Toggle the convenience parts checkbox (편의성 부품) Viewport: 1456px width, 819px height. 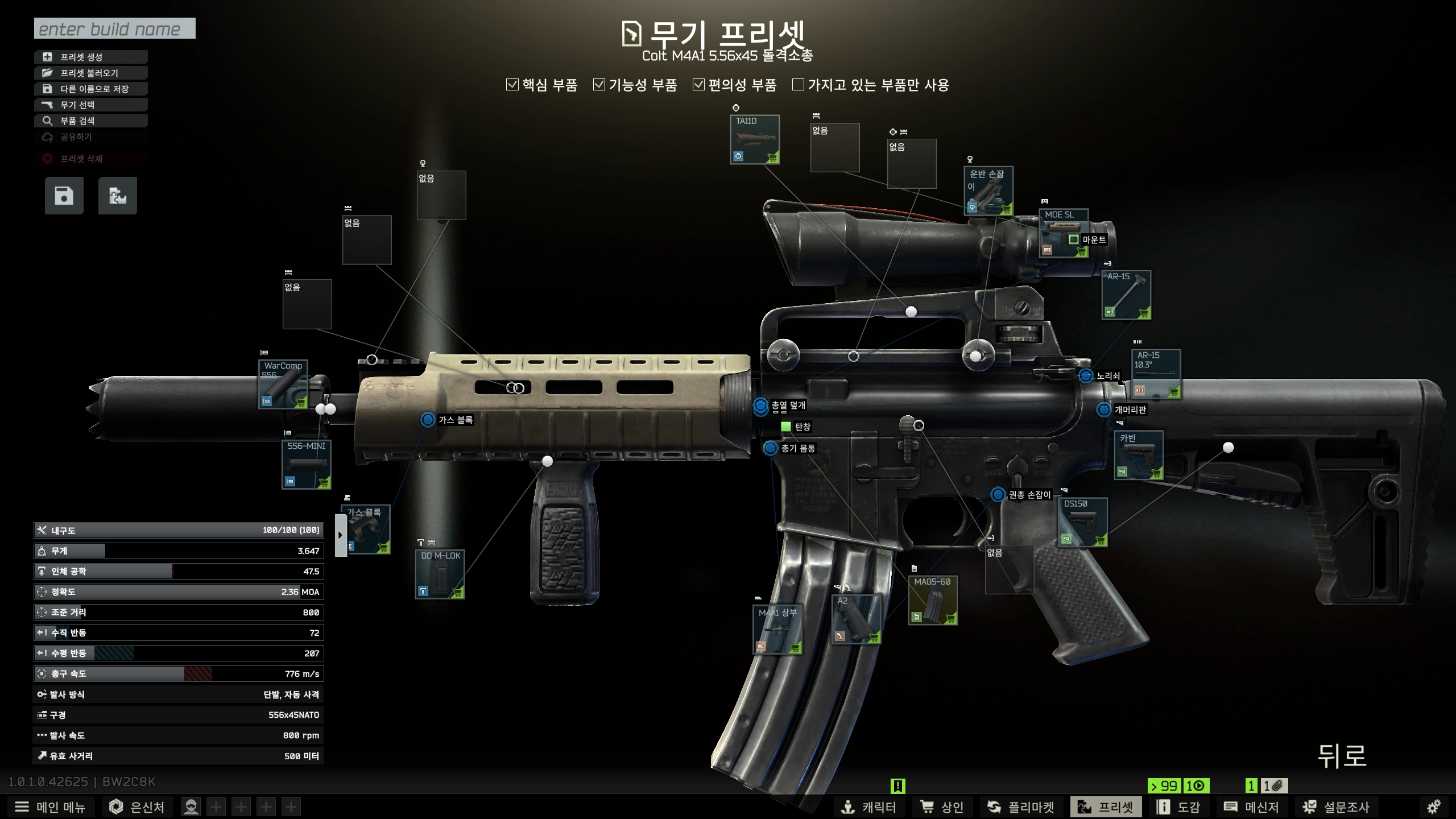point(699,85)
